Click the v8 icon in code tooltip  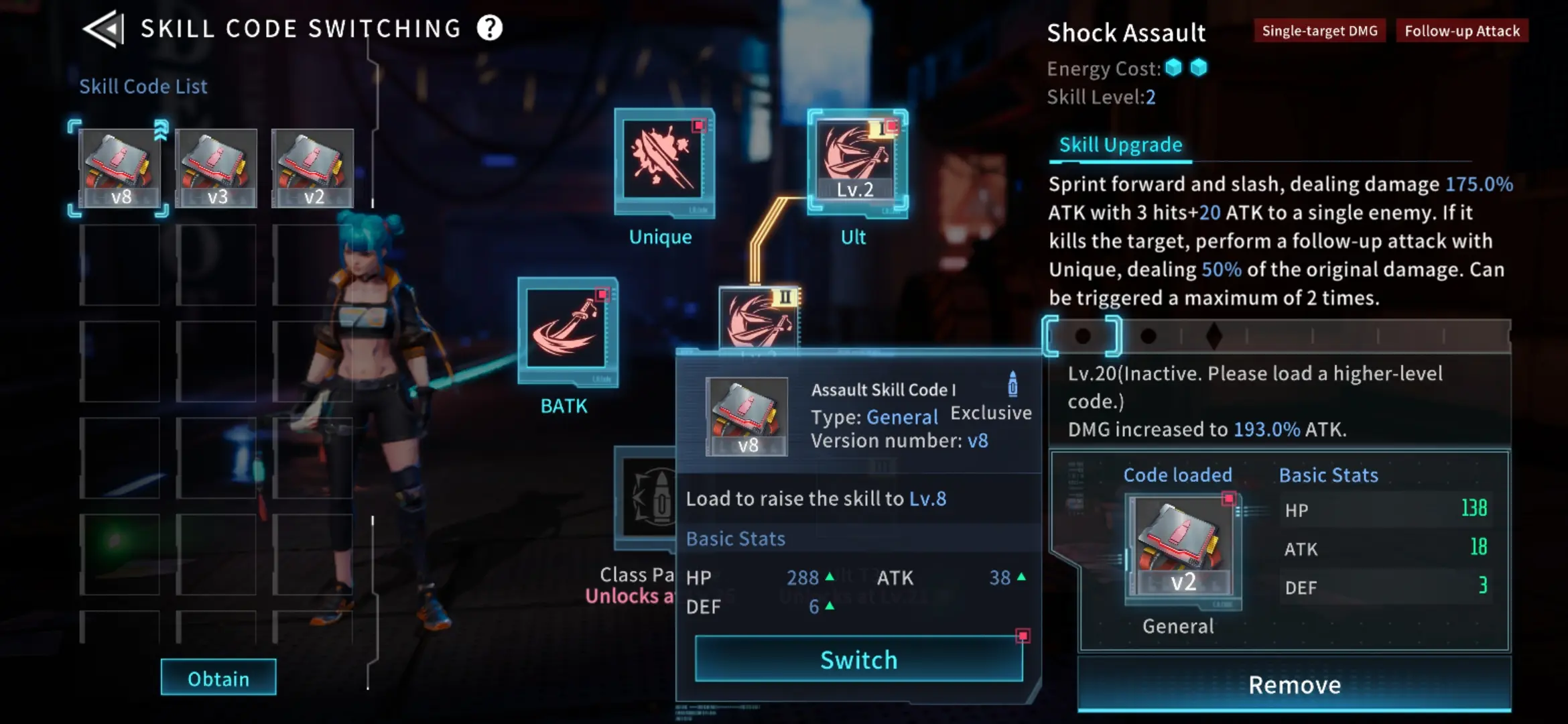tap(747, 417)
